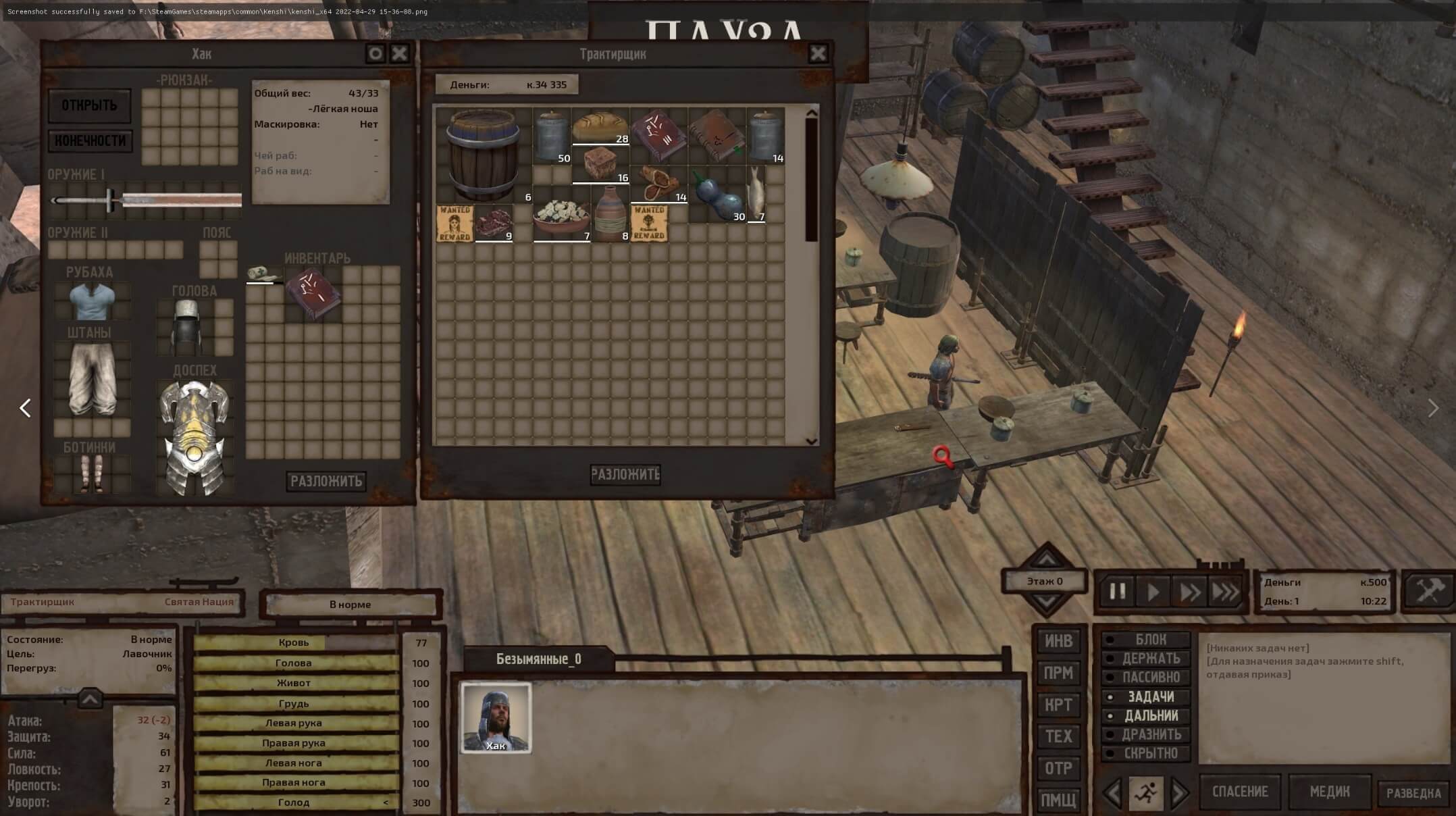Pick the bread loaf stack of 28

[x=600, y=127]
